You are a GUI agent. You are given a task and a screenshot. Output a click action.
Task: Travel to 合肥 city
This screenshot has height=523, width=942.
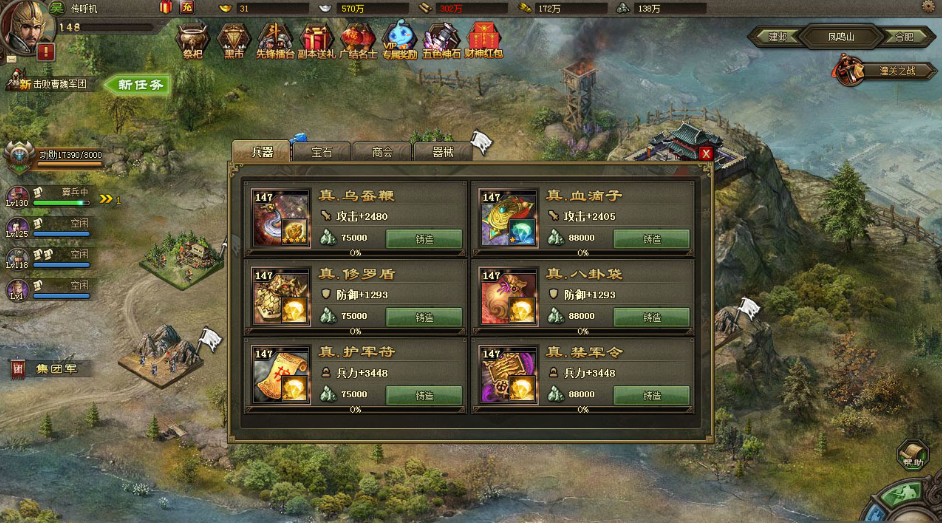903,37
